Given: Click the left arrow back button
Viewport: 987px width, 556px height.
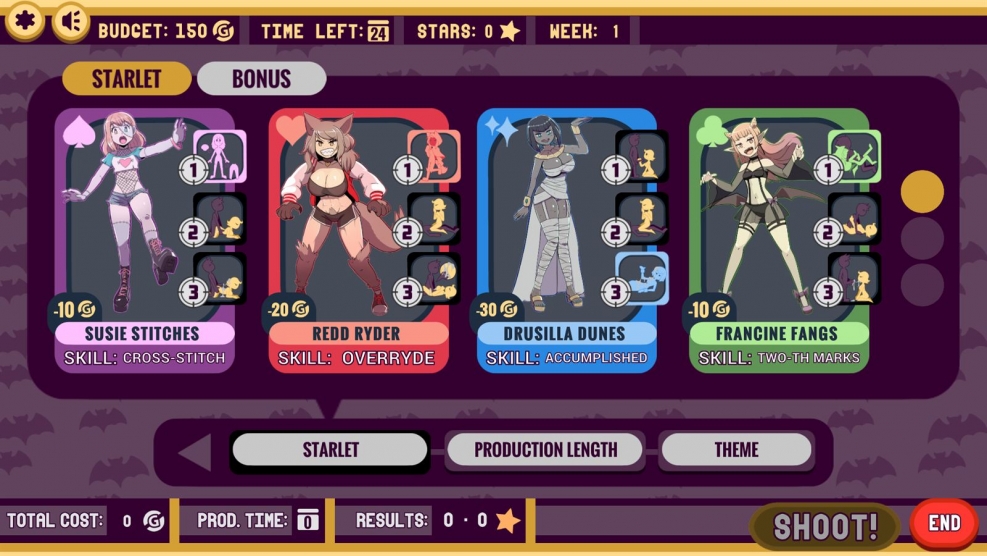Looking at the screenshot, I should (x=194, y=452).
